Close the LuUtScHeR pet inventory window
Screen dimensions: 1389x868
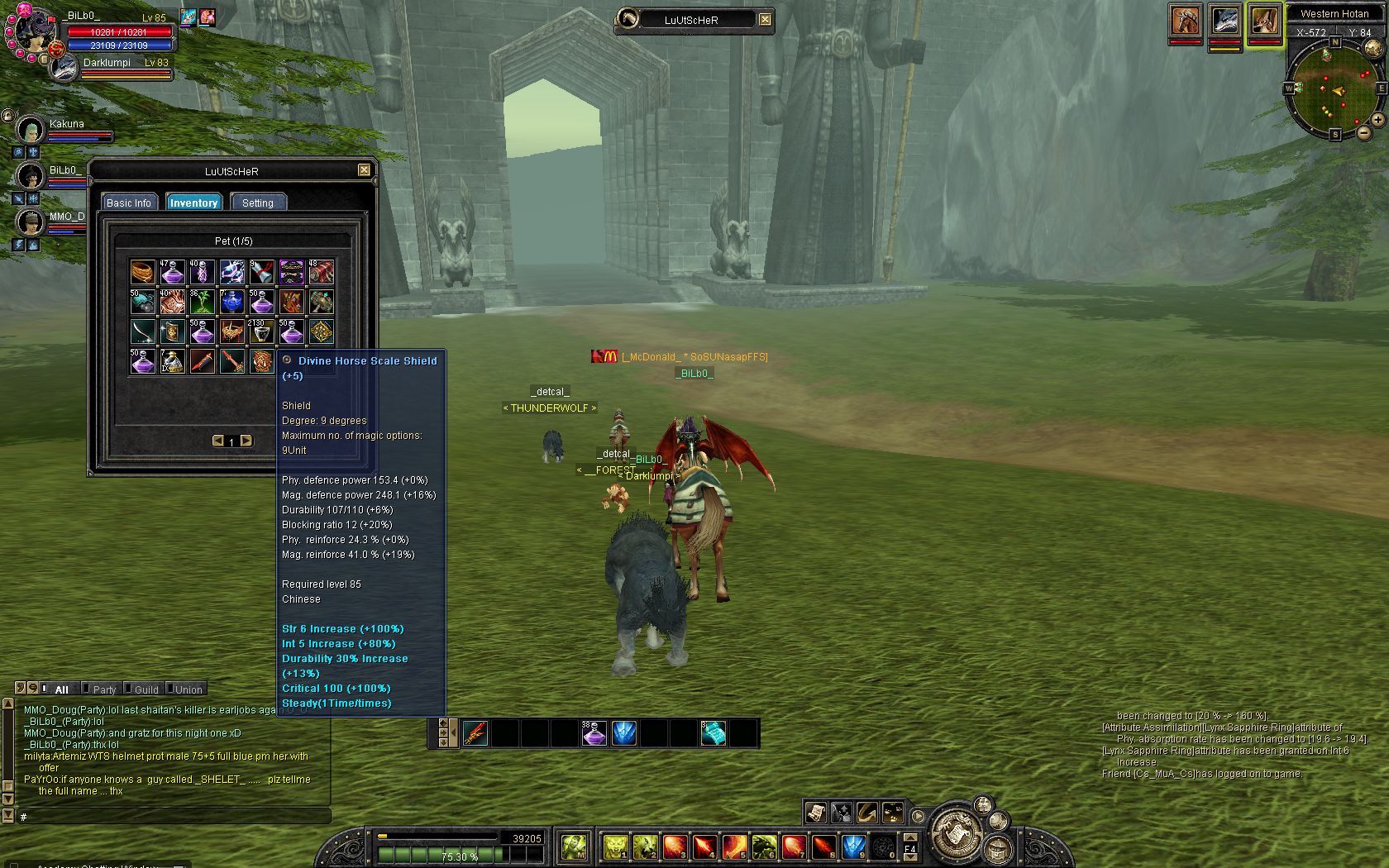tap(364, 170)
